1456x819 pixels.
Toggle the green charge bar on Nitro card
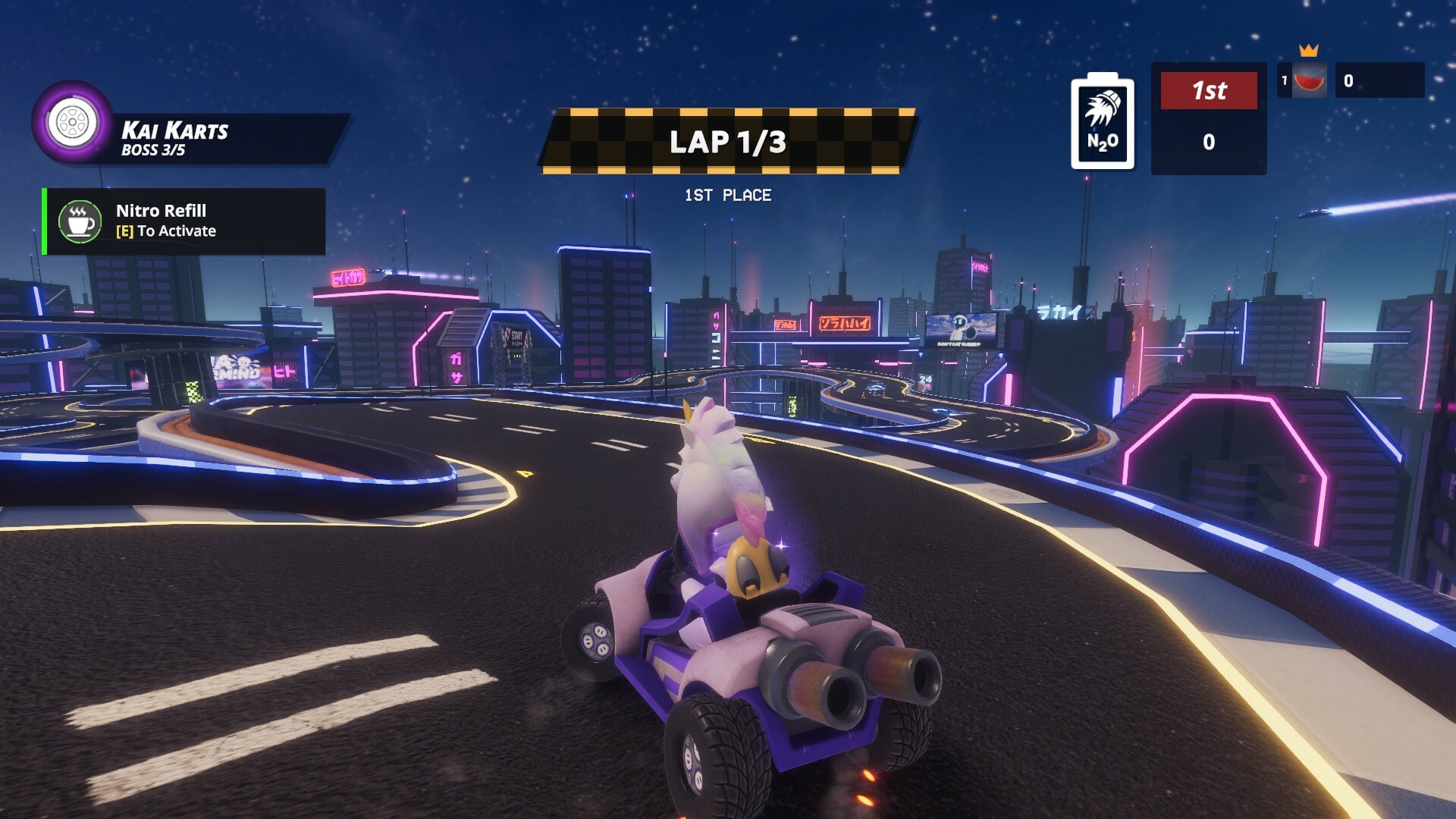click(43, 221)
